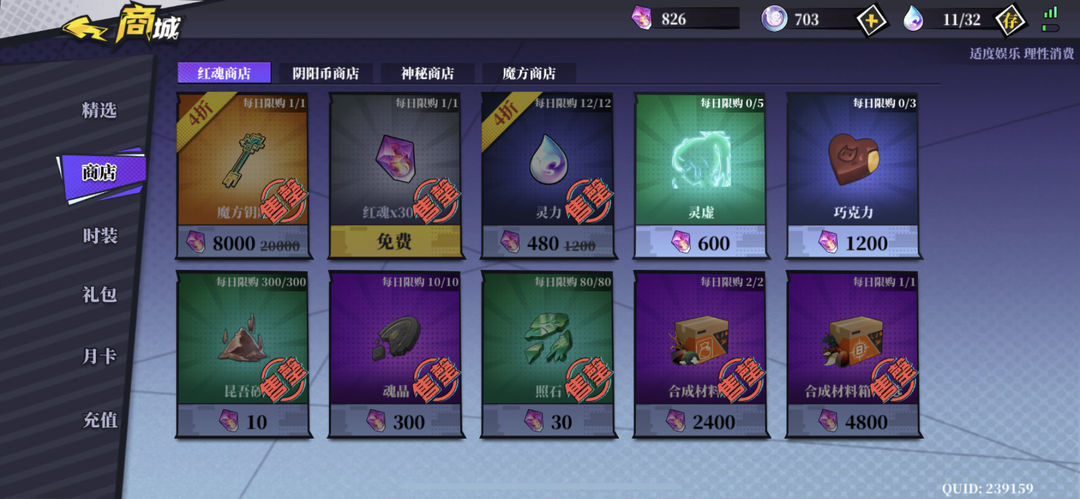This screenshot has height=499, width=1080.
Task: Go back using the yellow arrow
Action: [x=86, y=27]
